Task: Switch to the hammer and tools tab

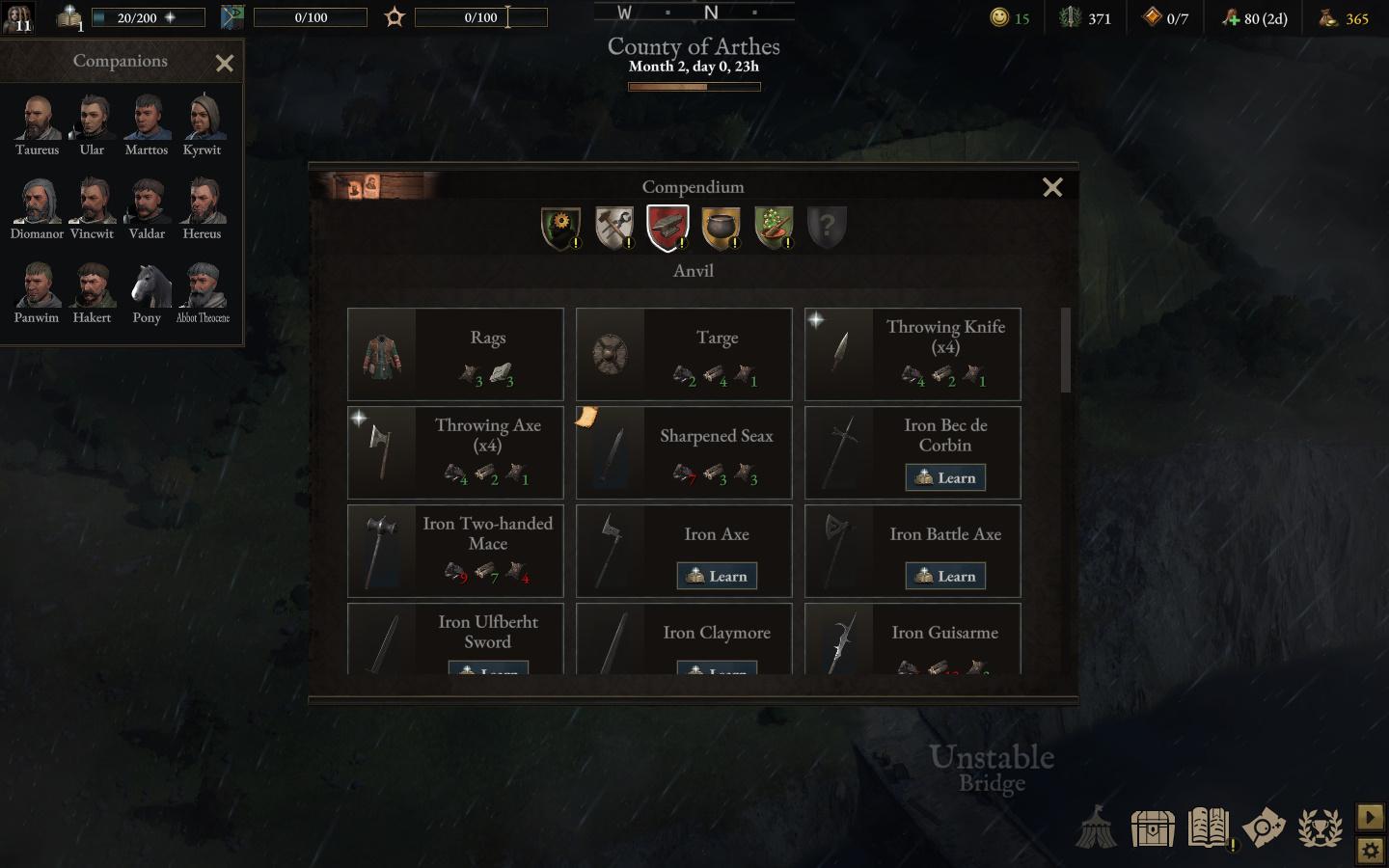Action: point(614,228)
